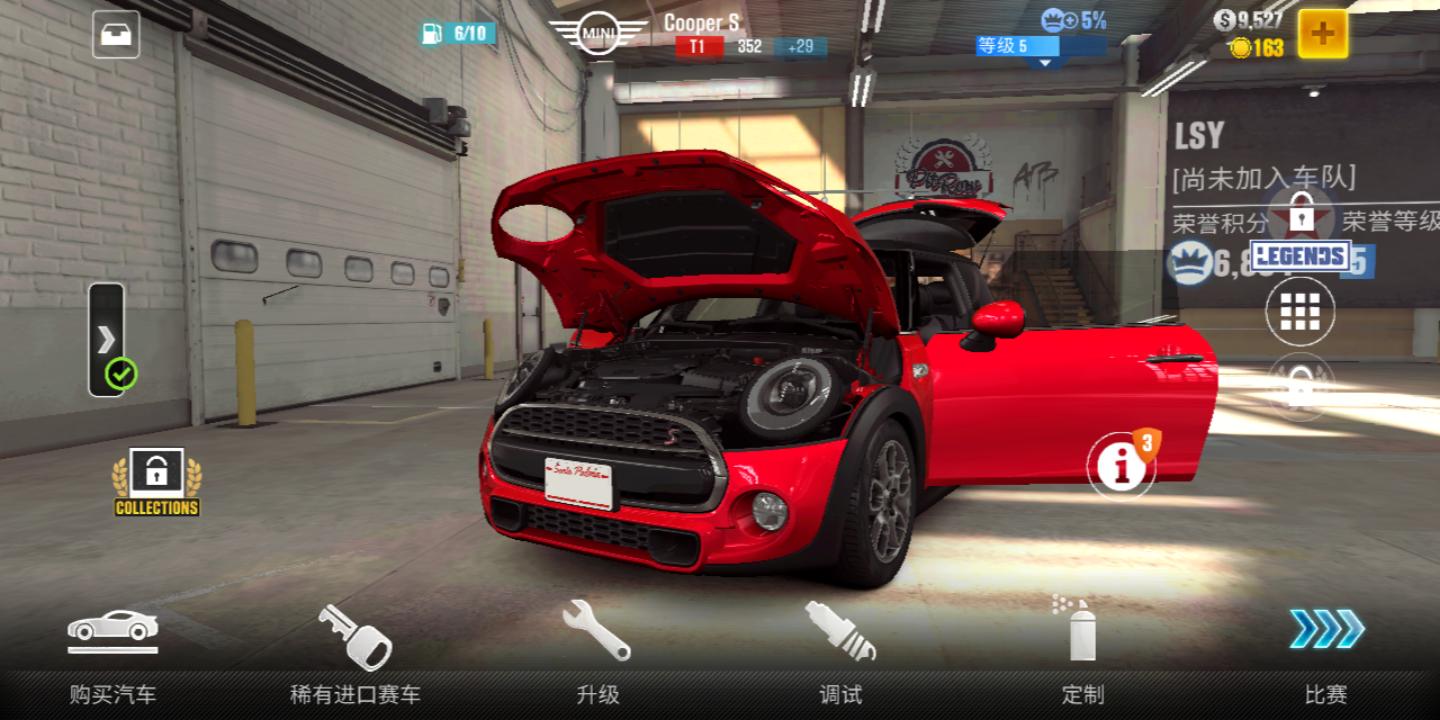Open the locked Collections badge
1440x720 pixels.
[x=157, y=482]
